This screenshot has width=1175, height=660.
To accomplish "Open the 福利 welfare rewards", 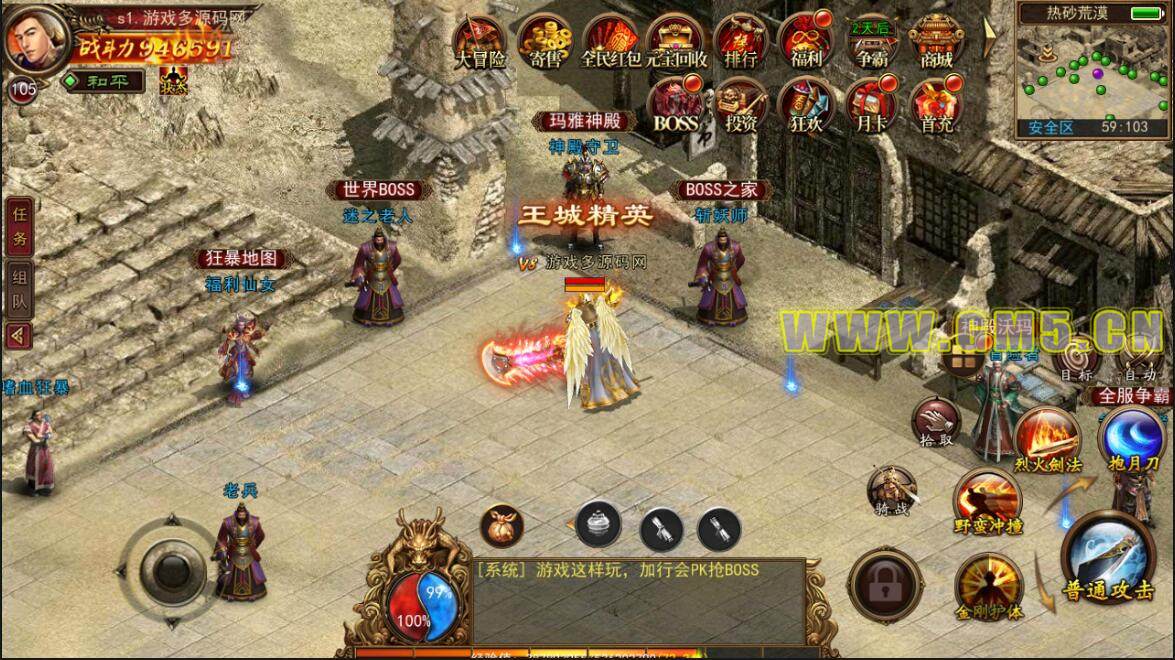I will click(805, 41).
